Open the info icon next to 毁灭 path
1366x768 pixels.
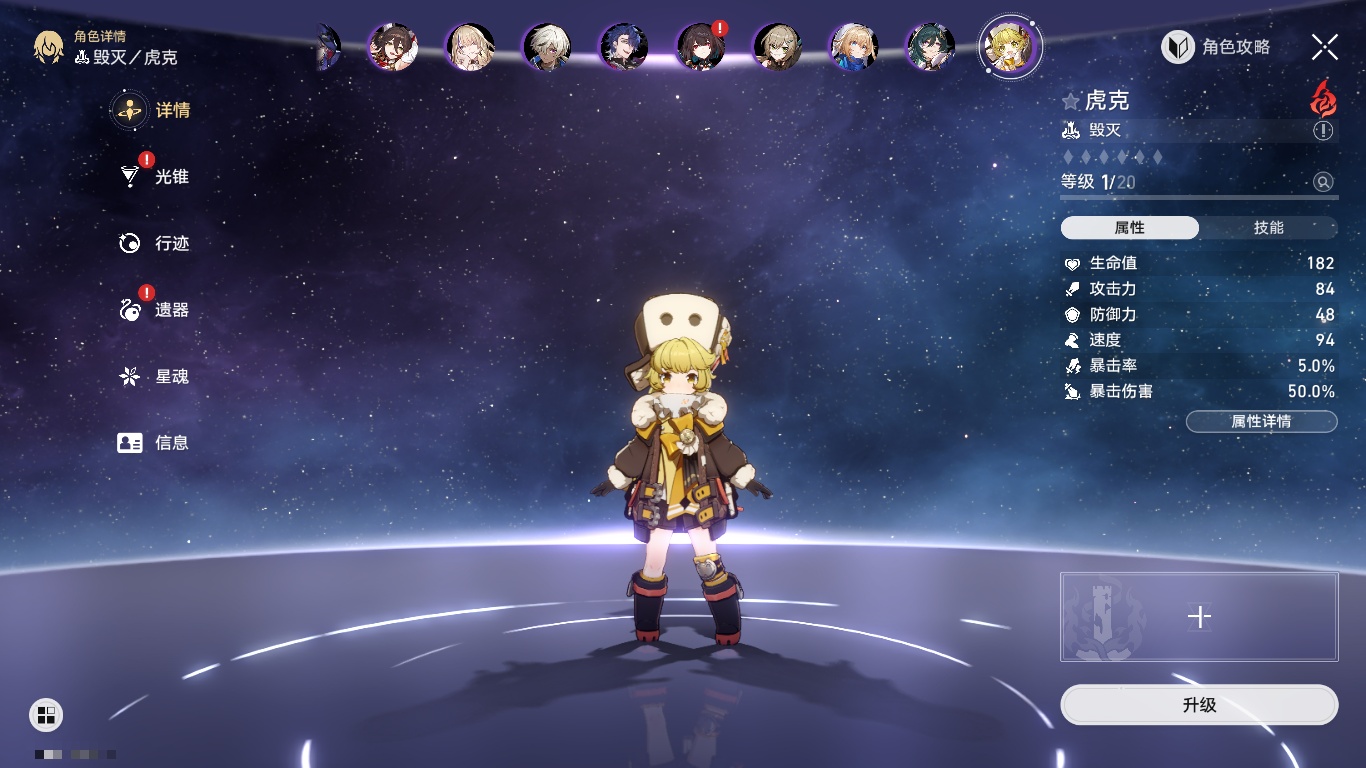[1323, 131]
